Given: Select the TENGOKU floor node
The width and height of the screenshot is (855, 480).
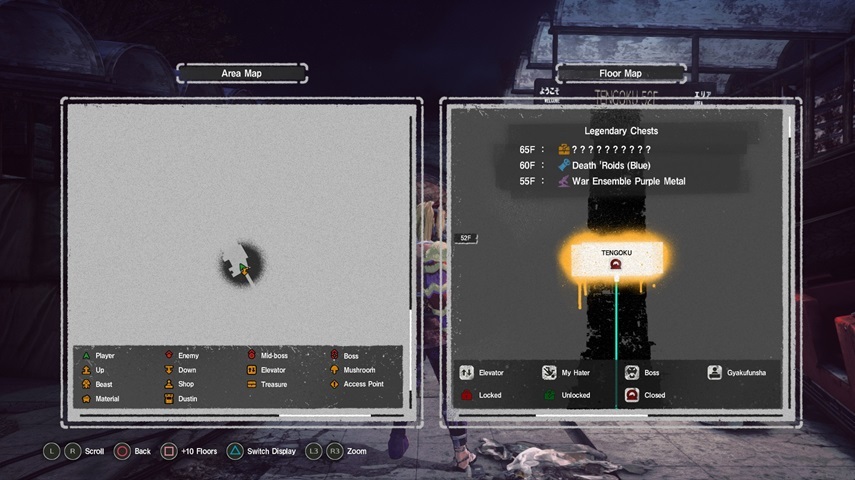Looking at the screenshot, I should 616,258.
